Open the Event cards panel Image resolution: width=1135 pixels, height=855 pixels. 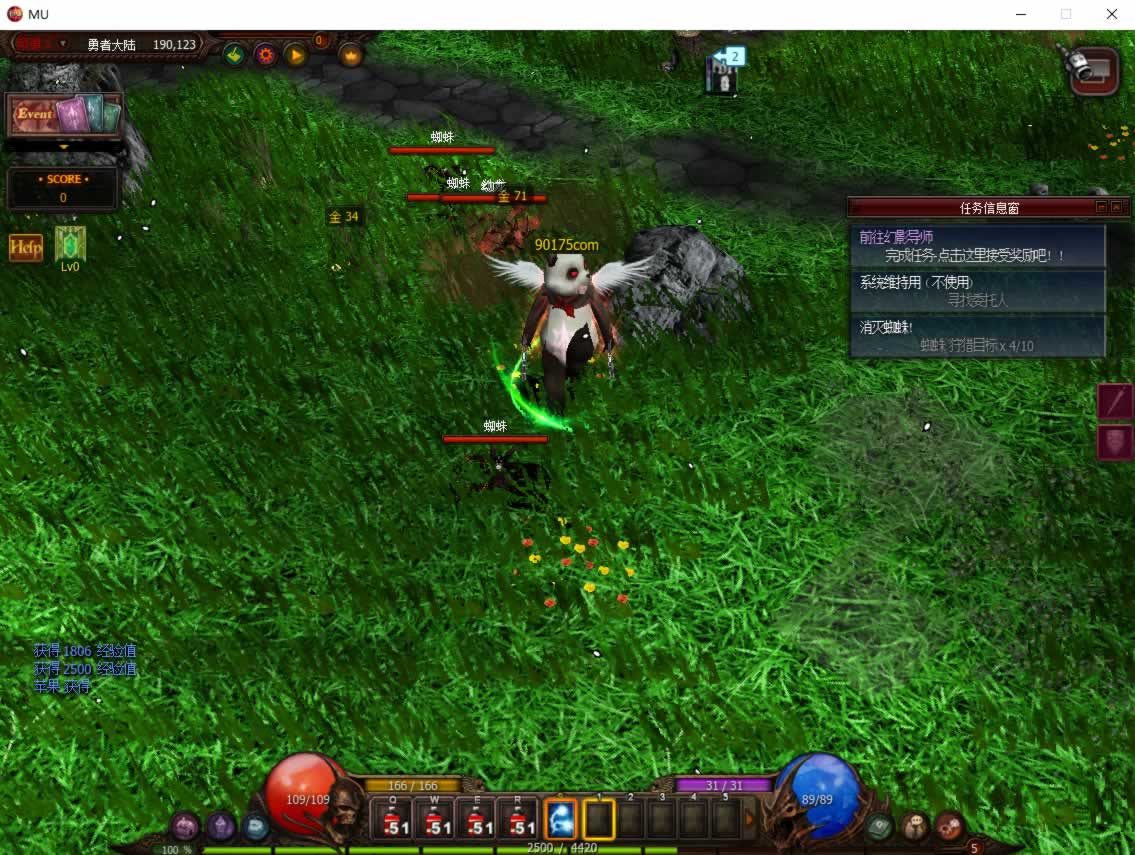tap(64, 115)
